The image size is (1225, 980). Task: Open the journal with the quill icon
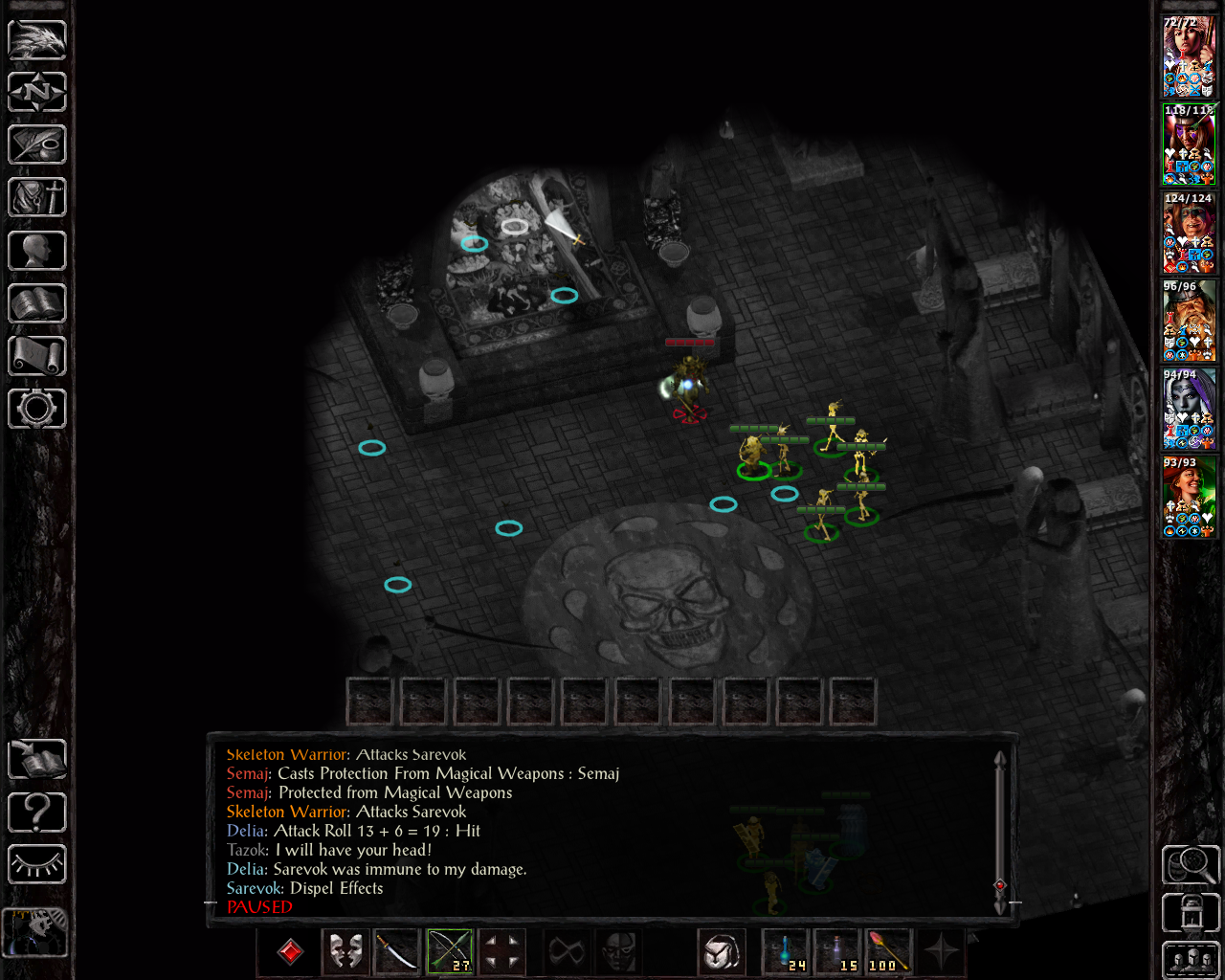[37, 145]
